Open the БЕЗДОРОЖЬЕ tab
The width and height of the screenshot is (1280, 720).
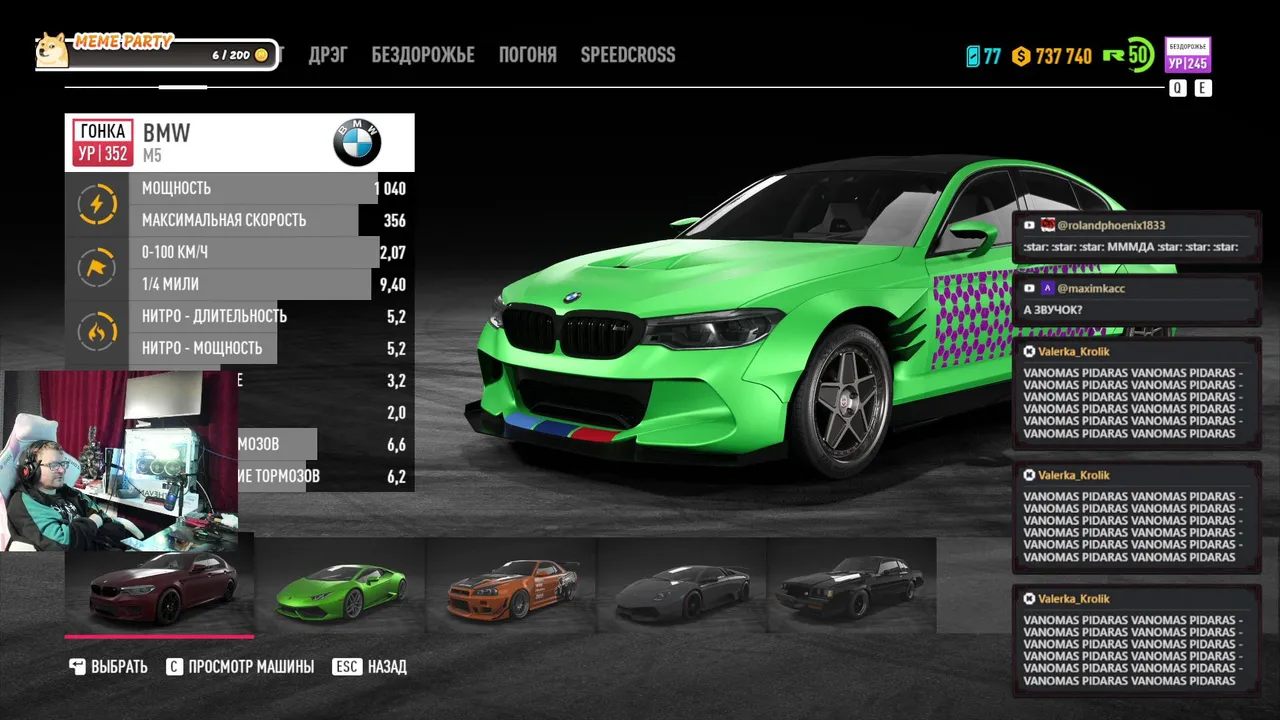pyautogui.click(x=423, y=55)
